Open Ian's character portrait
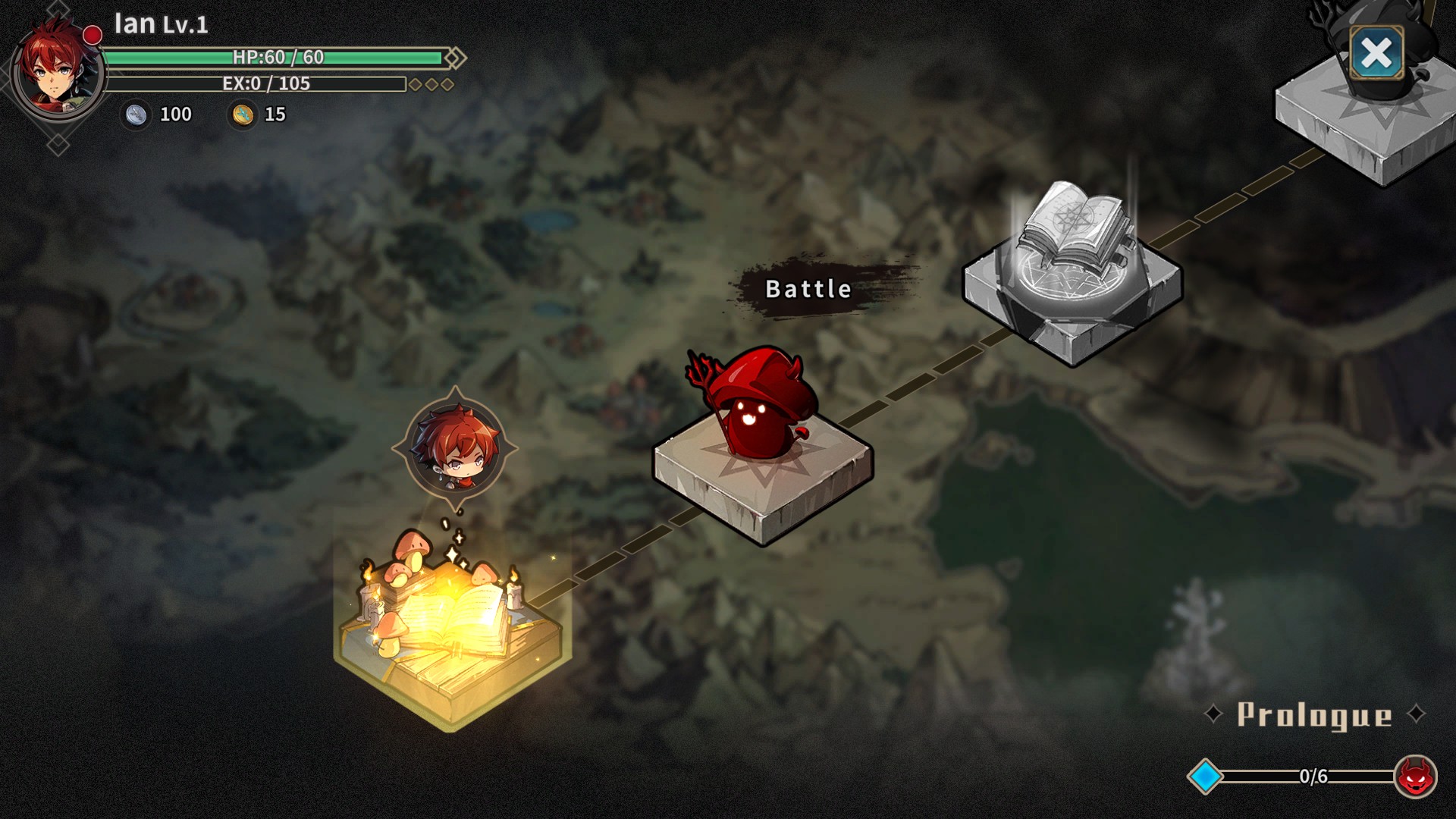1456x819 pixels. click(58, 70)
